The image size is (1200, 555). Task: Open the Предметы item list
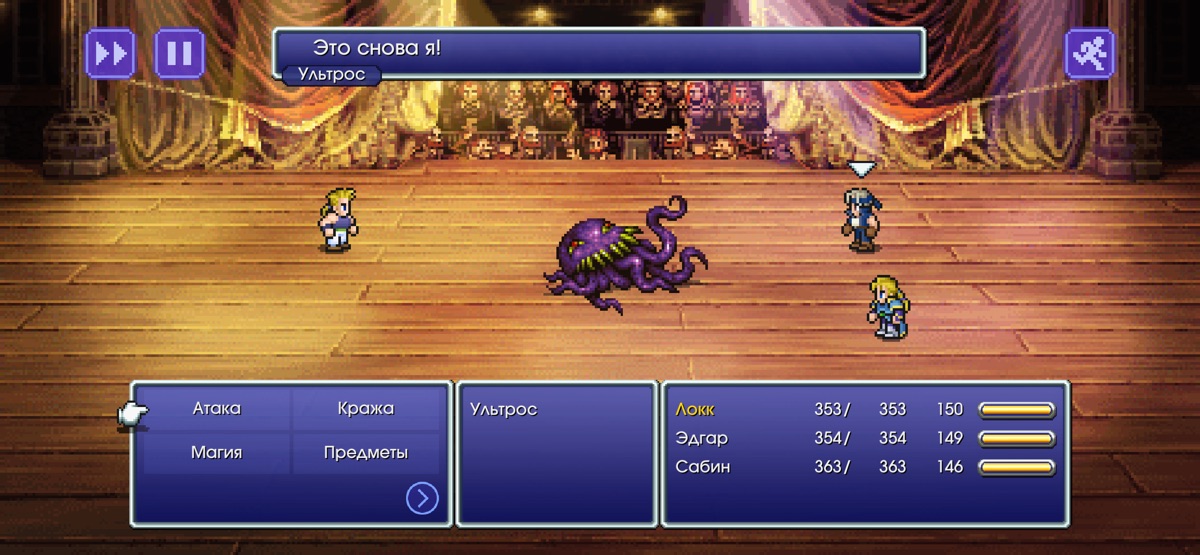tap(365, 453)
